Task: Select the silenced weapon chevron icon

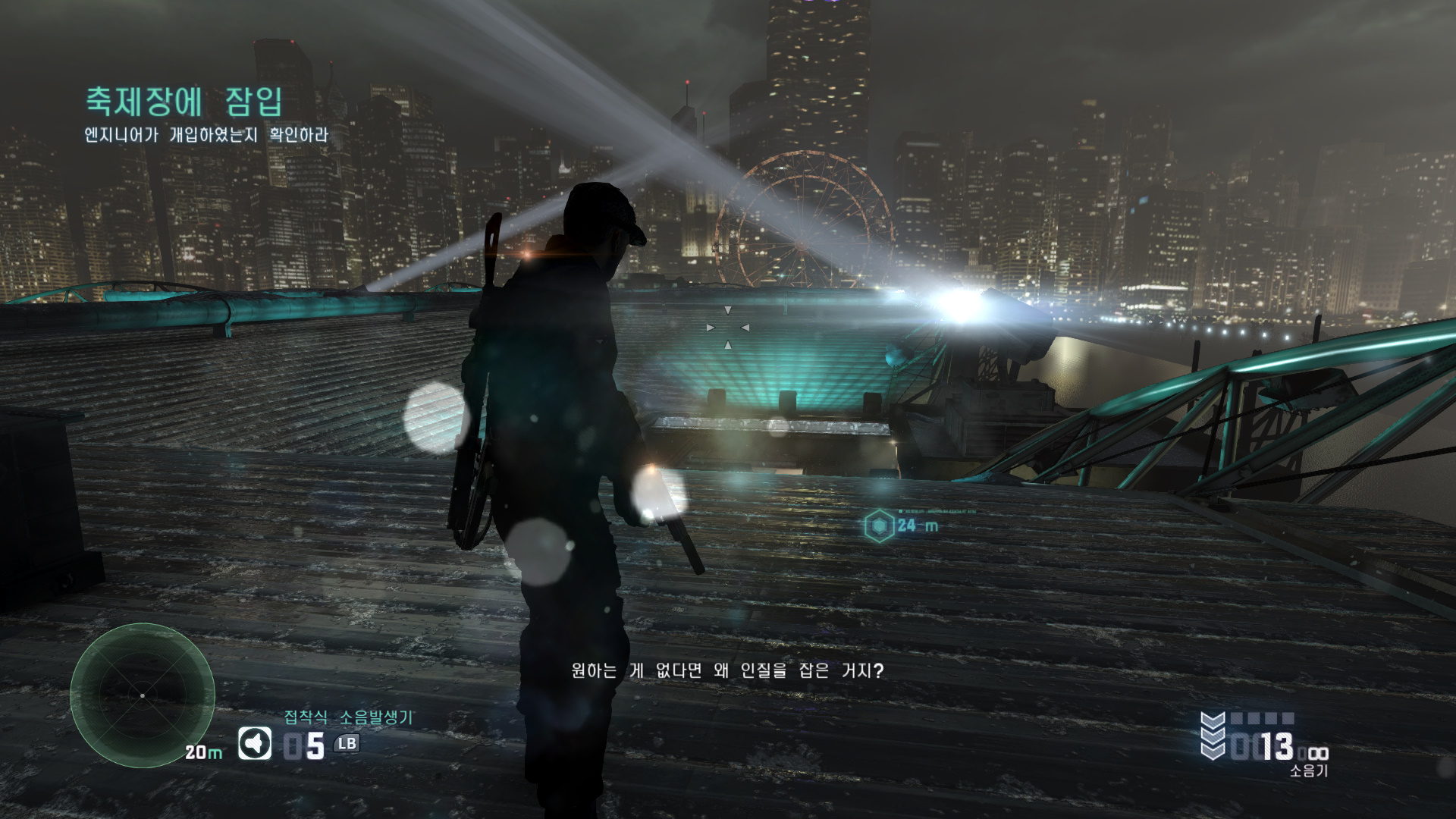Action: (x=1213, y=736)
